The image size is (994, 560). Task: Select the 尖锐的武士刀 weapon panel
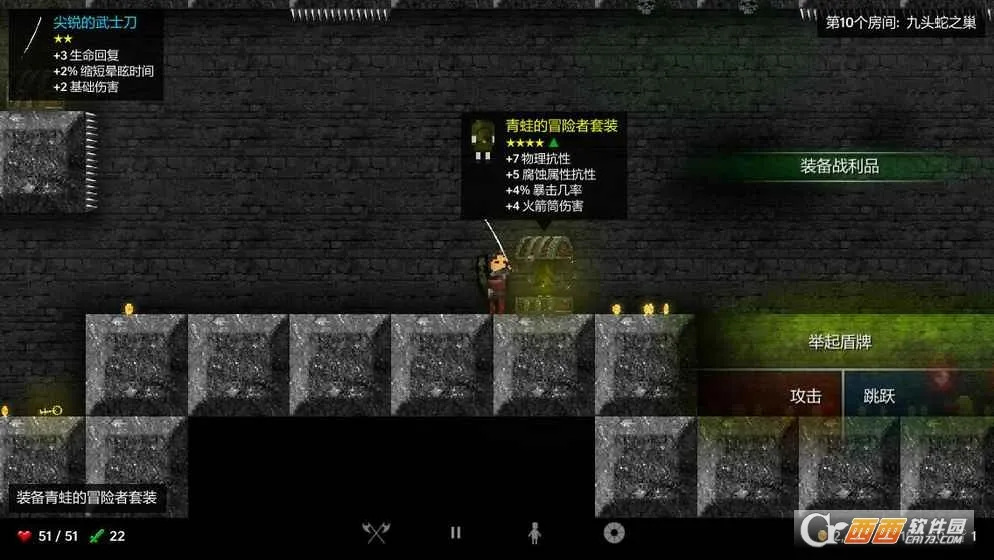(86, 55)
